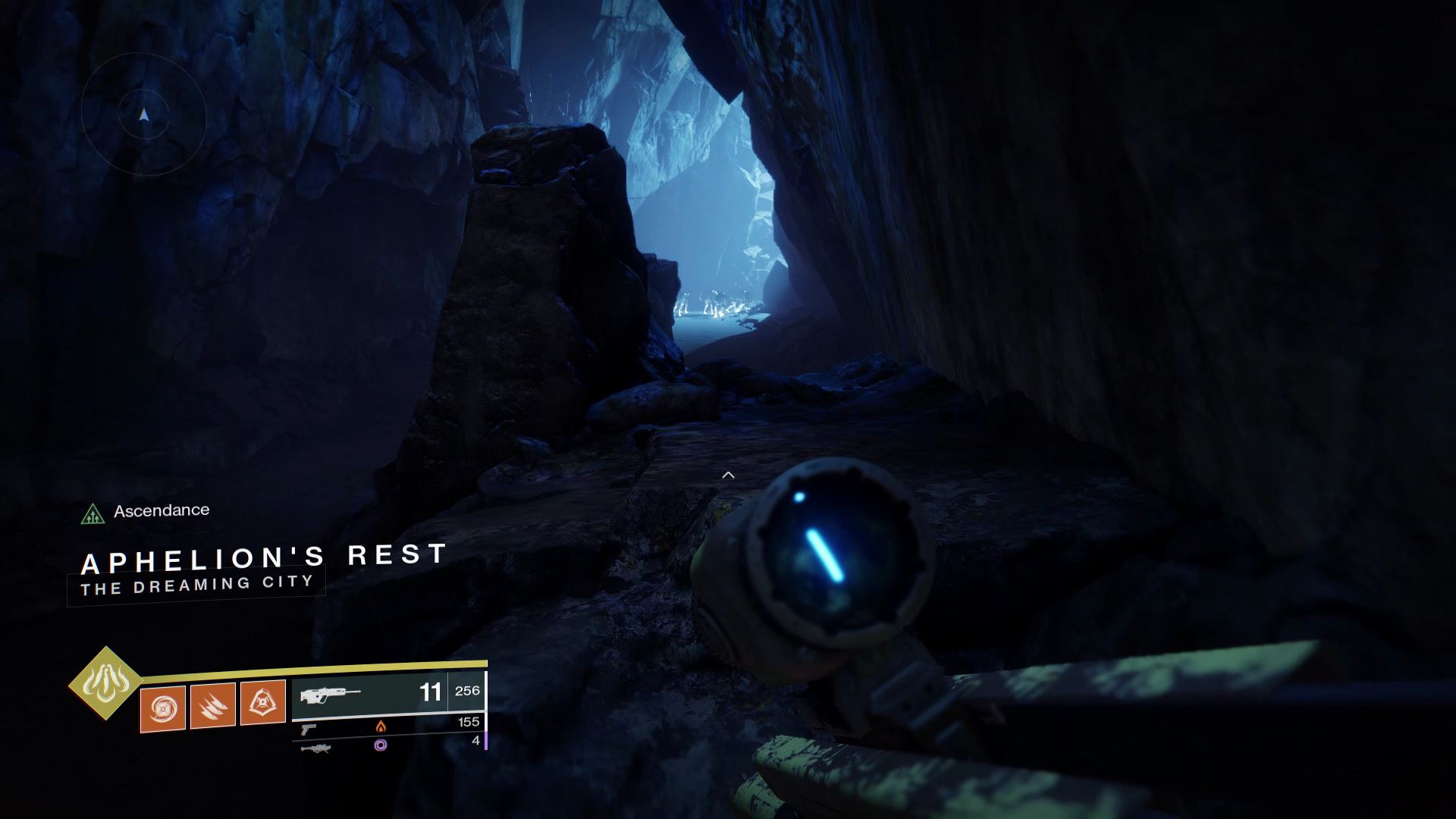Viewport: 1456px width, 819px height.
Task: Activate the hooded class ability icon
Action: click(262, 702)
